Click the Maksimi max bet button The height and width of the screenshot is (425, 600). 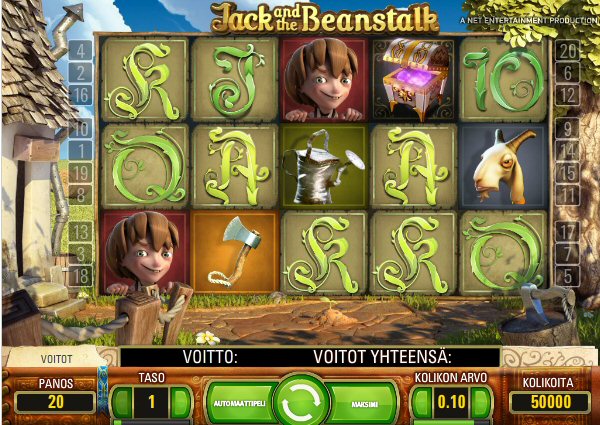363,402
